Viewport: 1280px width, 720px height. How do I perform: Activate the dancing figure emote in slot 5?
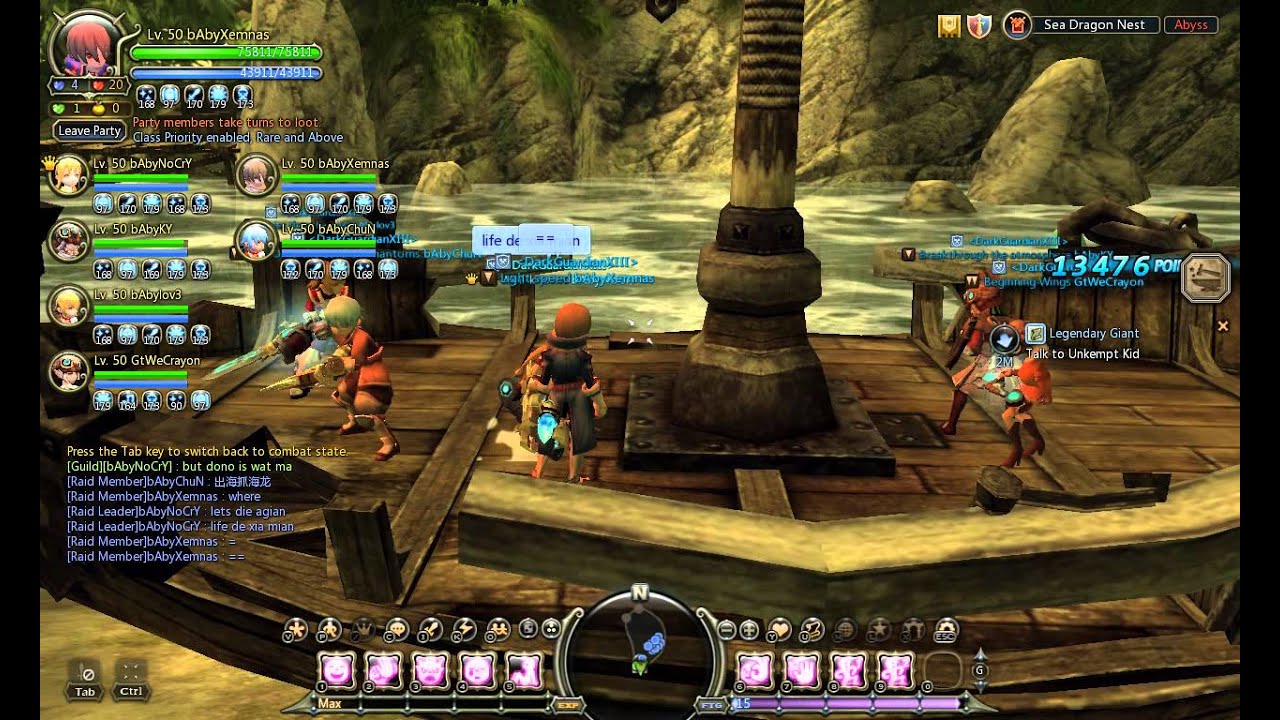tap(524, 670)
